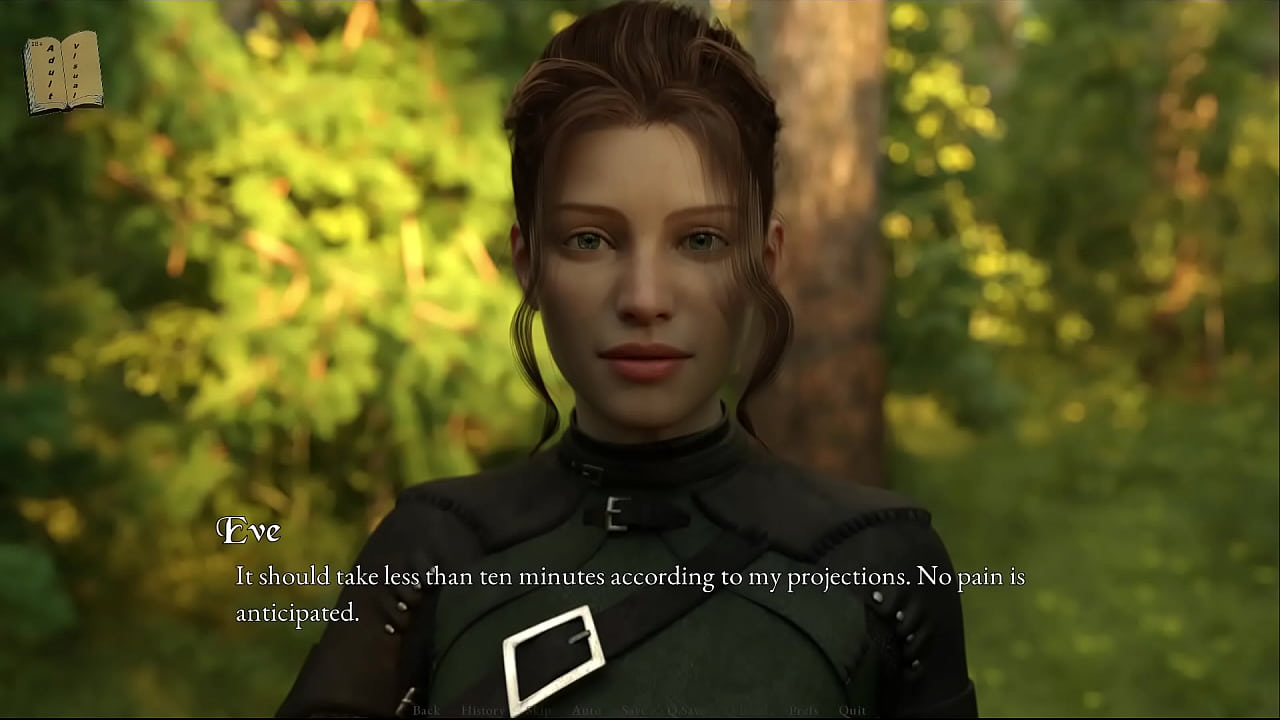The image size is (1280, 720).
Task: Enable Auto advance for dialogue
Action: coord(586,710)
